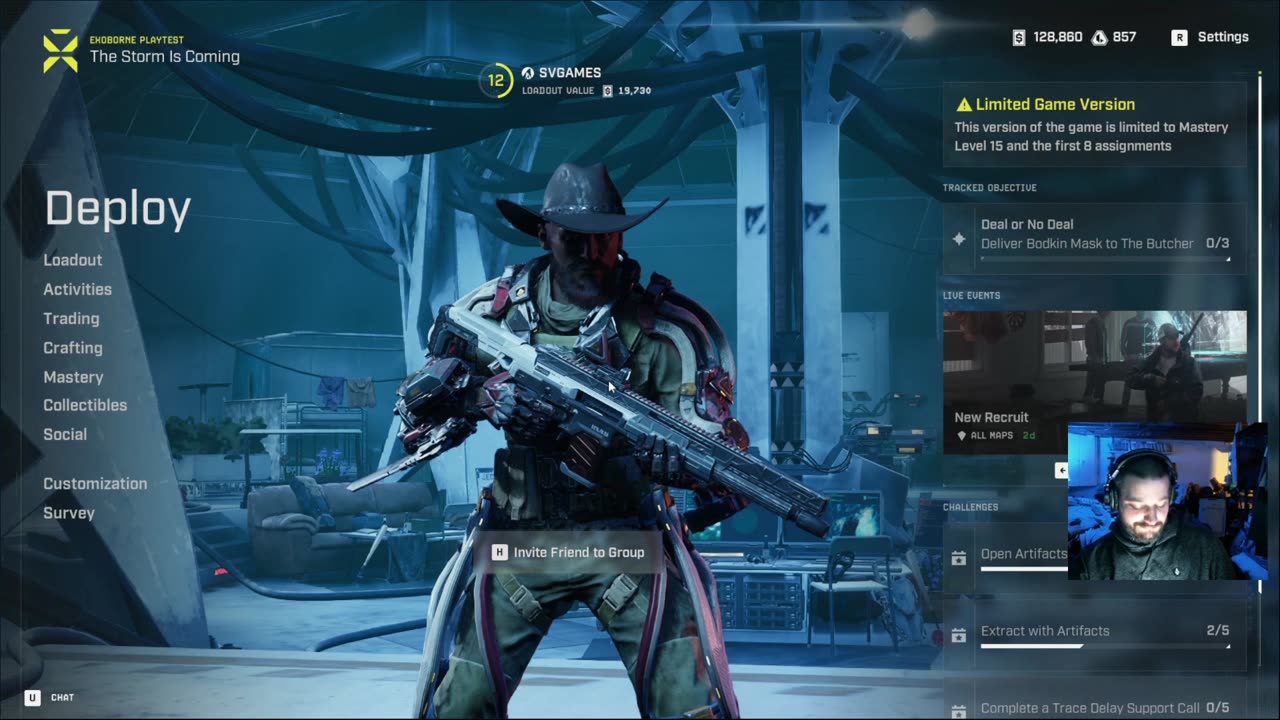The image size is (1280, 720).
Task: View the Extract with Artifacts challenge
Action: point(1095,633)
